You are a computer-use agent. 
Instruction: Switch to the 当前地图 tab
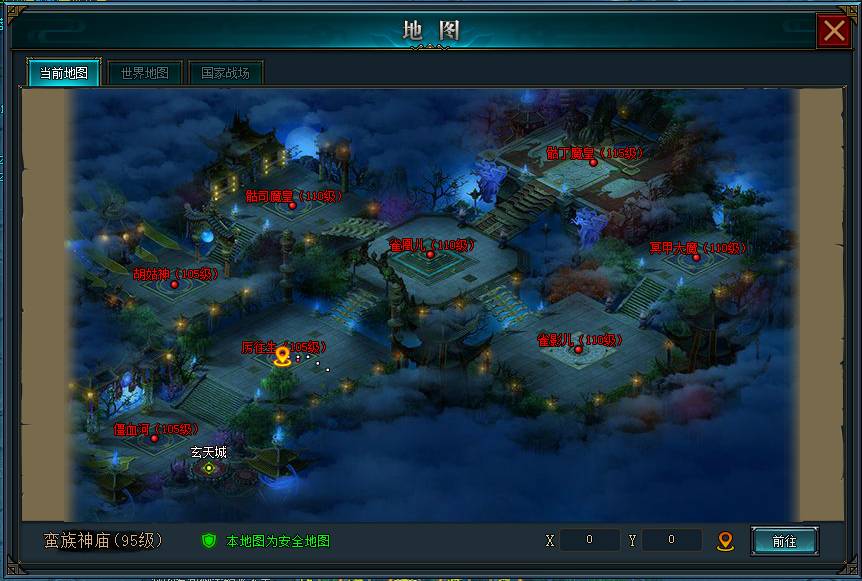[x=63, y=73]
